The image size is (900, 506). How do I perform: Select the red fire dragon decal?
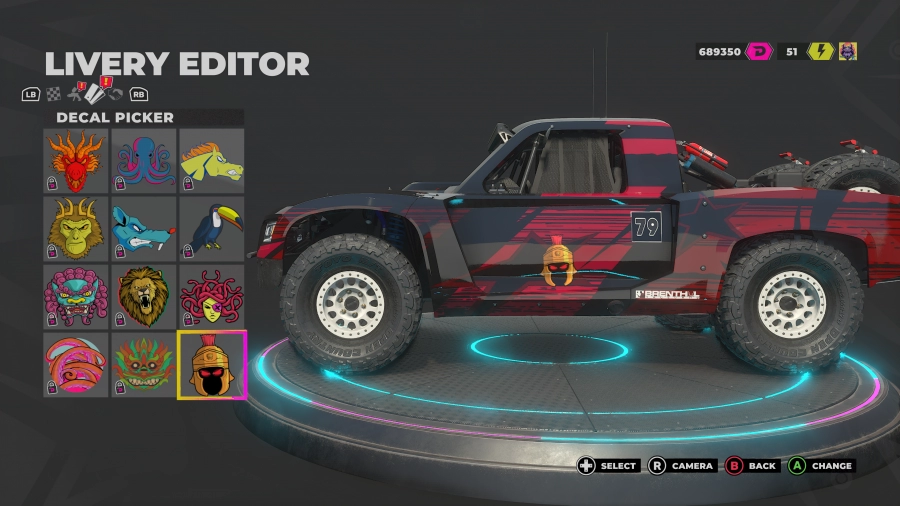[x=77, y=161]
